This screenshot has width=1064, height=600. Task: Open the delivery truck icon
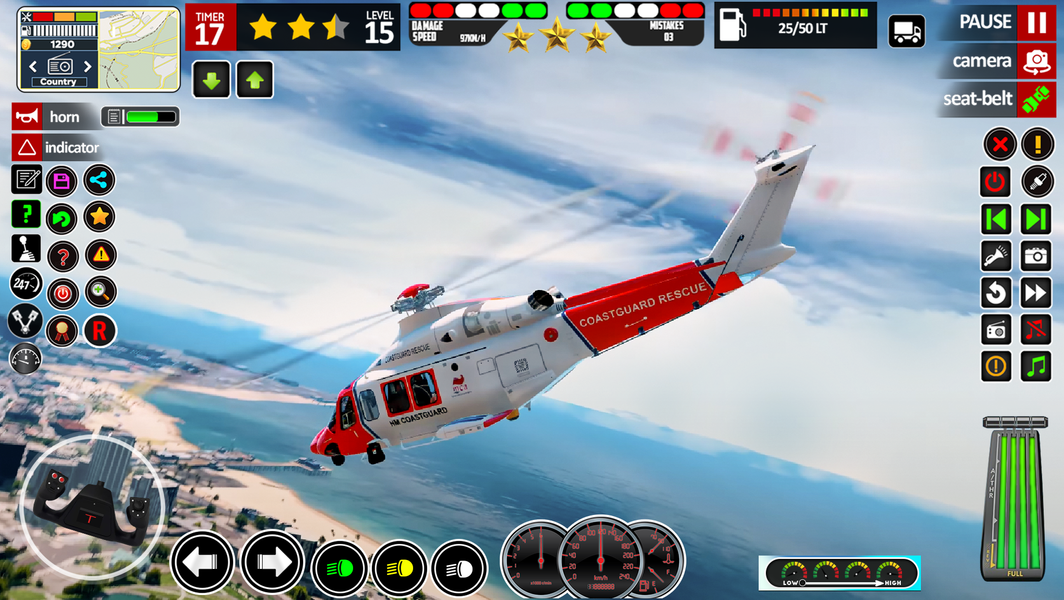pos(906,31)
